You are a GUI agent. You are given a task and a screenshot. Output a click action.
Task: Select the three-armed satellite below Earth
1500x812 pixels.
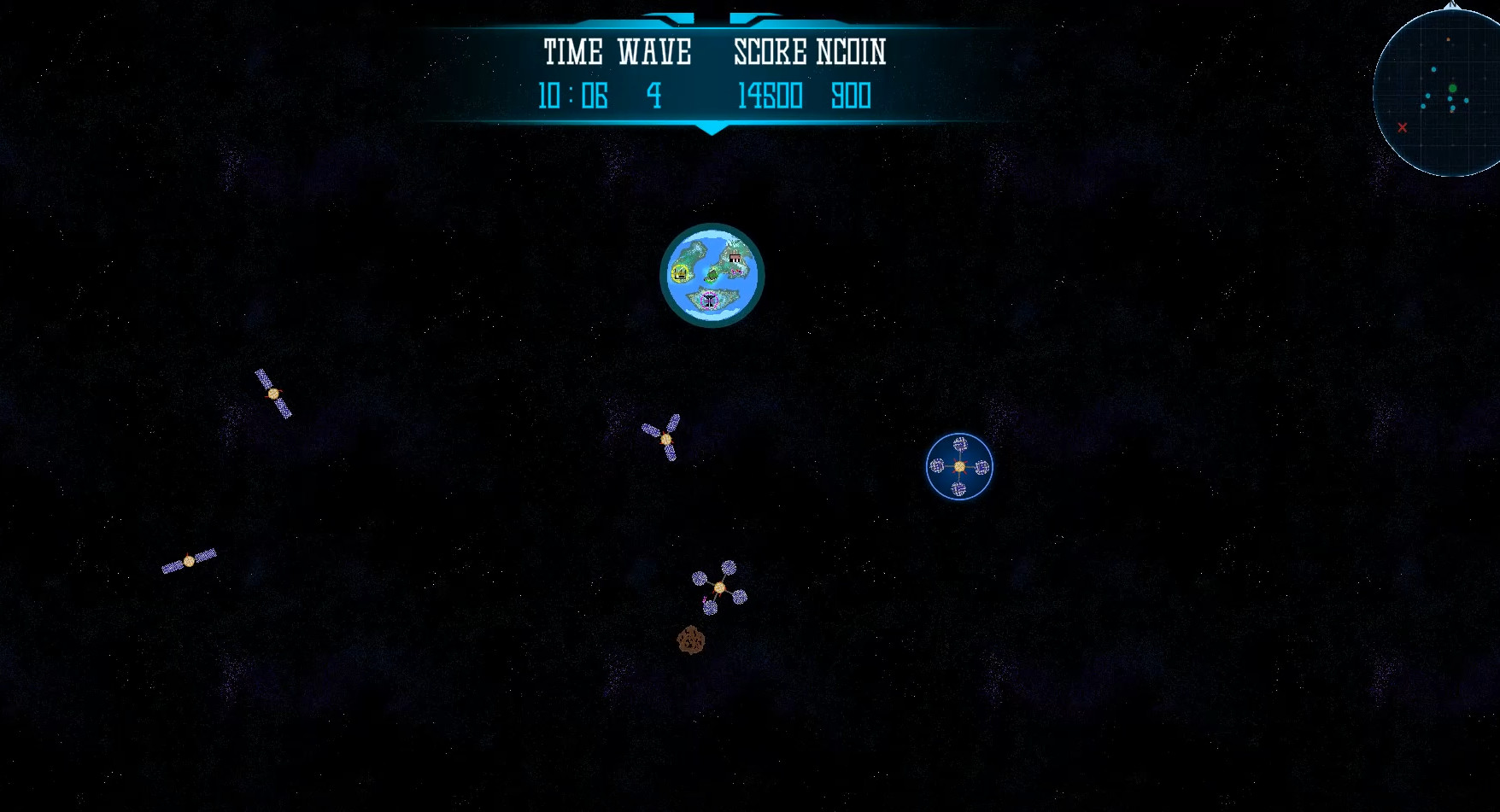point(665,438)
